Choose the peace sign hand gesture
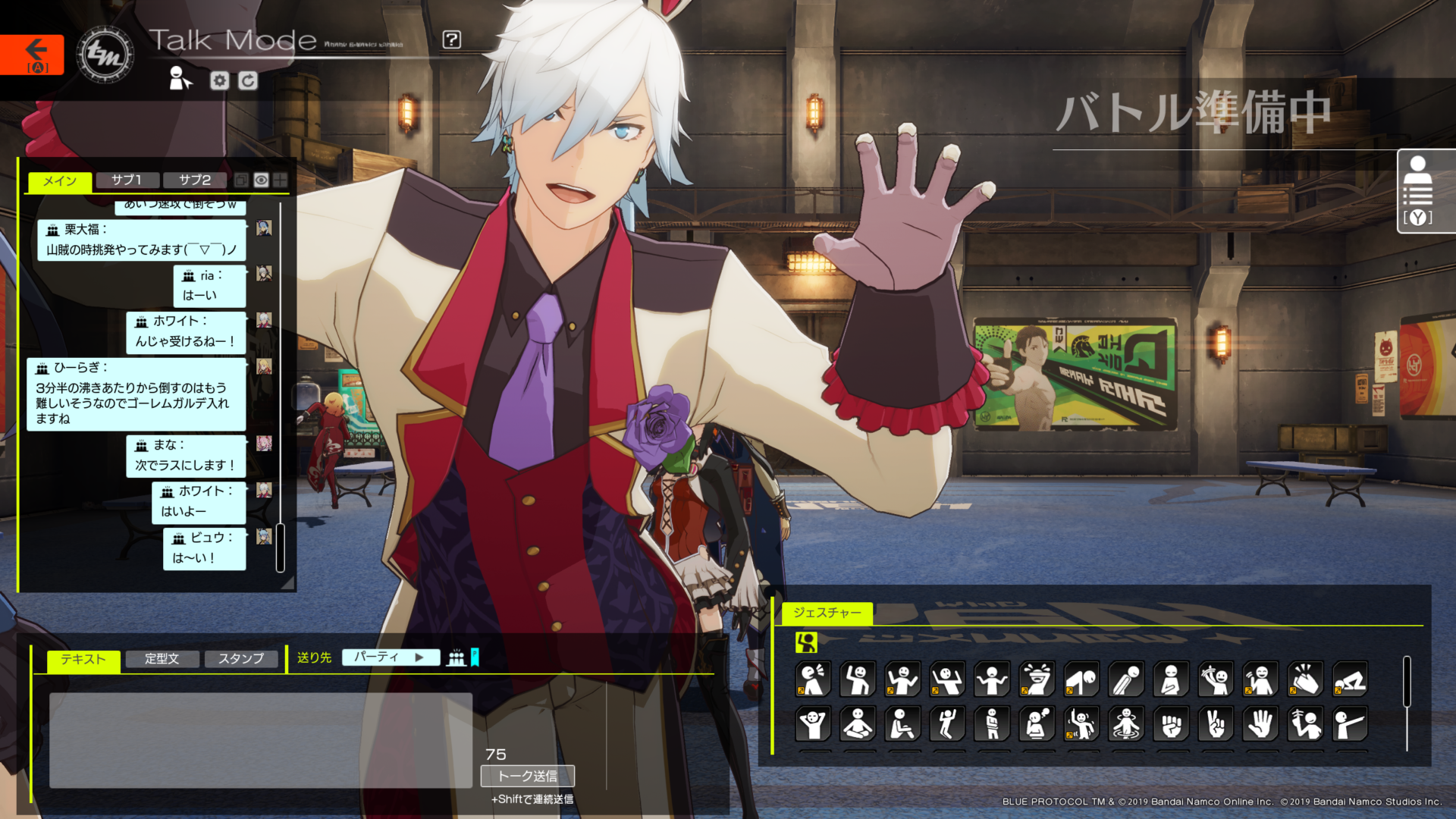 pos(1216,724)
